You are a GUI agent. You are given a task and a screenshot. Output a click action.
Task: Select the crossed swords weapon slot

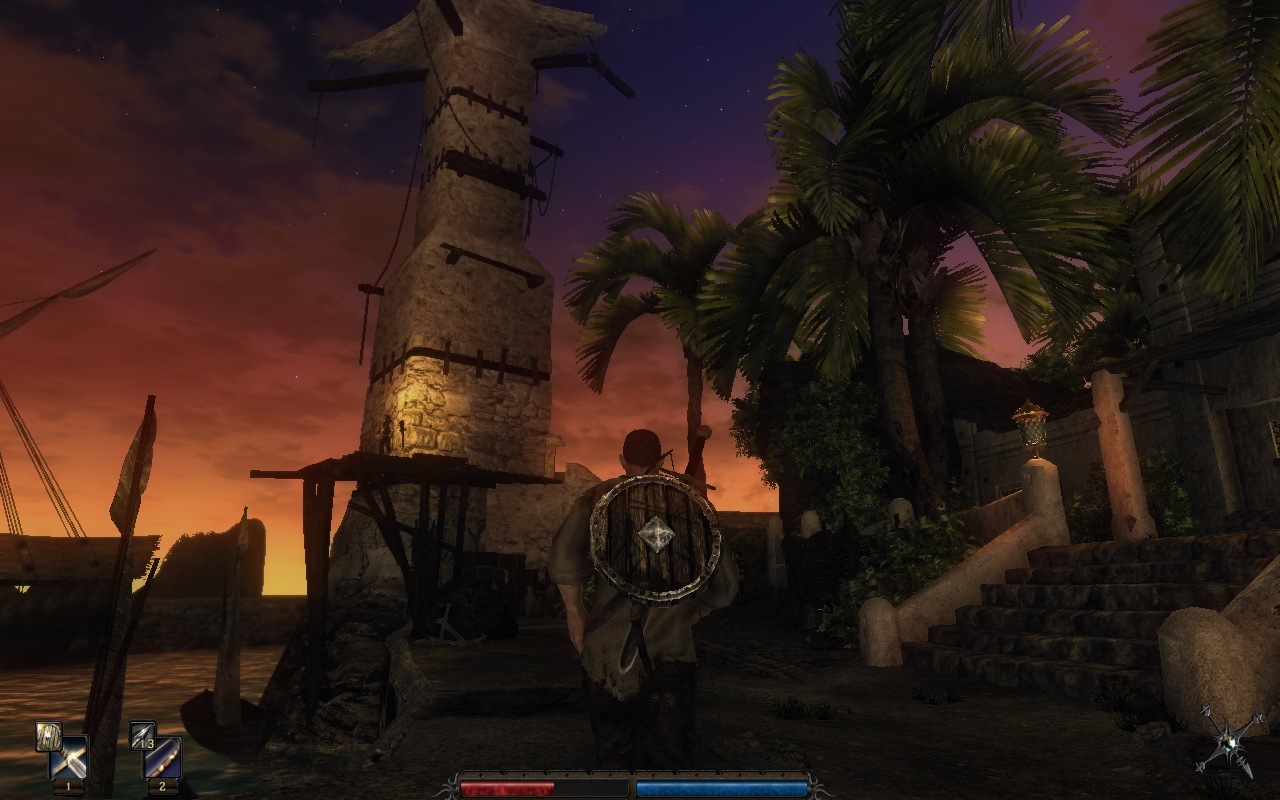click(69, 758)
